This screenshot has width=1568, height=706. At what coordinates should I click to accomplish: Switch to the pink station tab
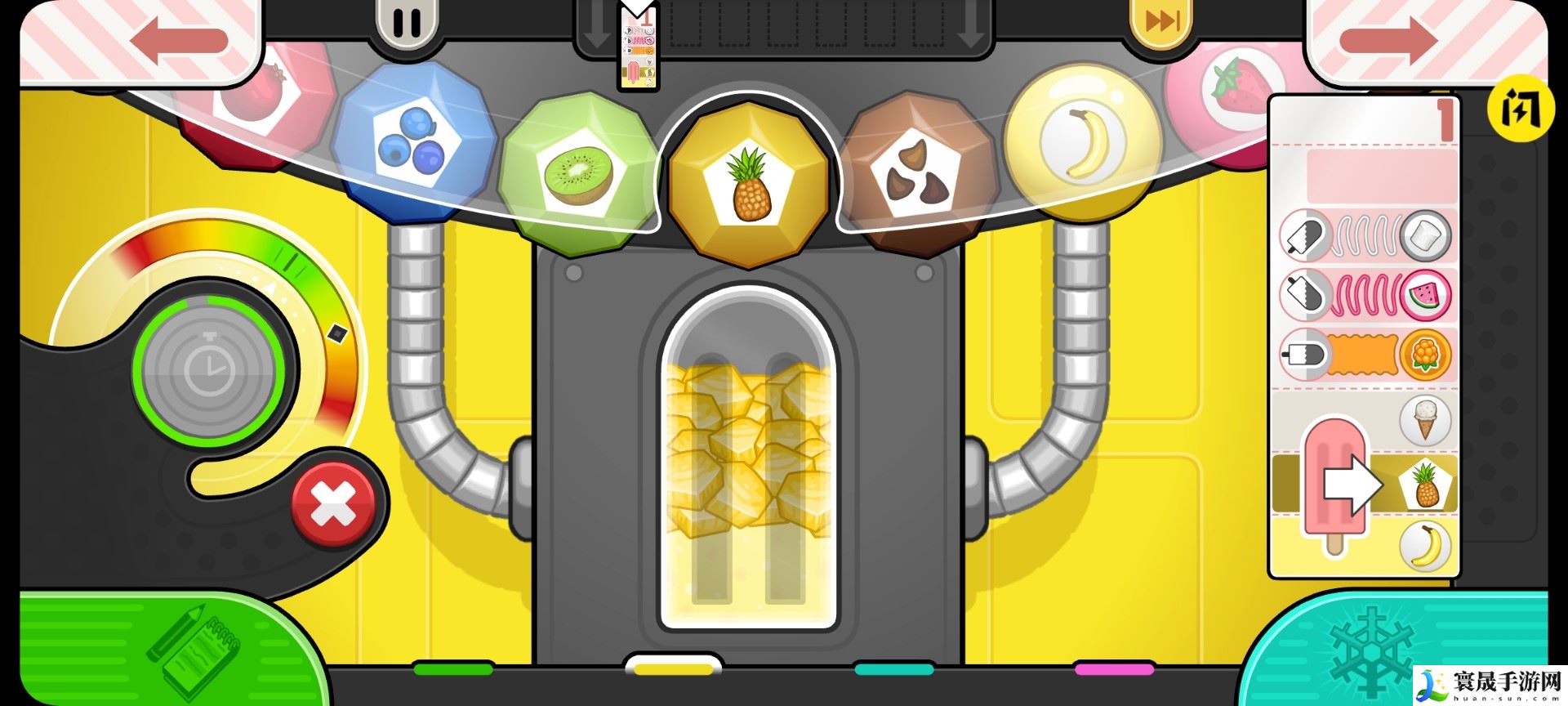pos(1114,669)
